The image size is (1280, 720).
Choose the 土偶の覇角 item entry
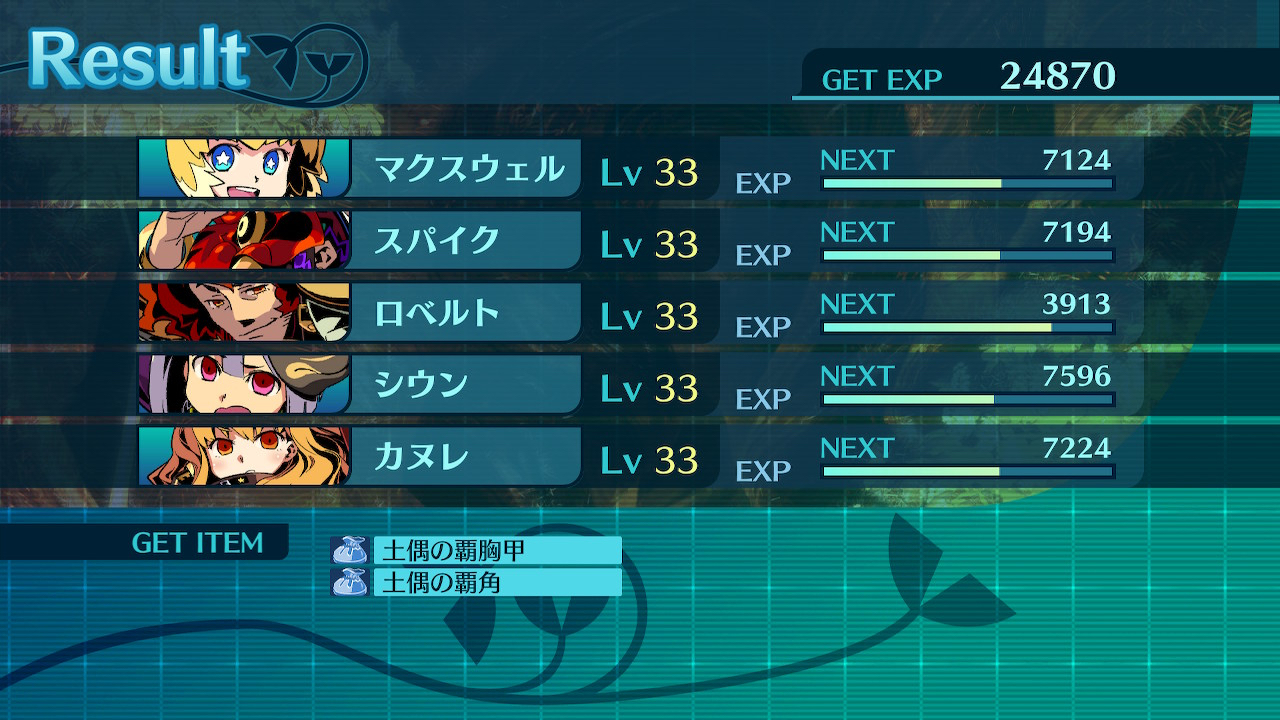[476, 582]
